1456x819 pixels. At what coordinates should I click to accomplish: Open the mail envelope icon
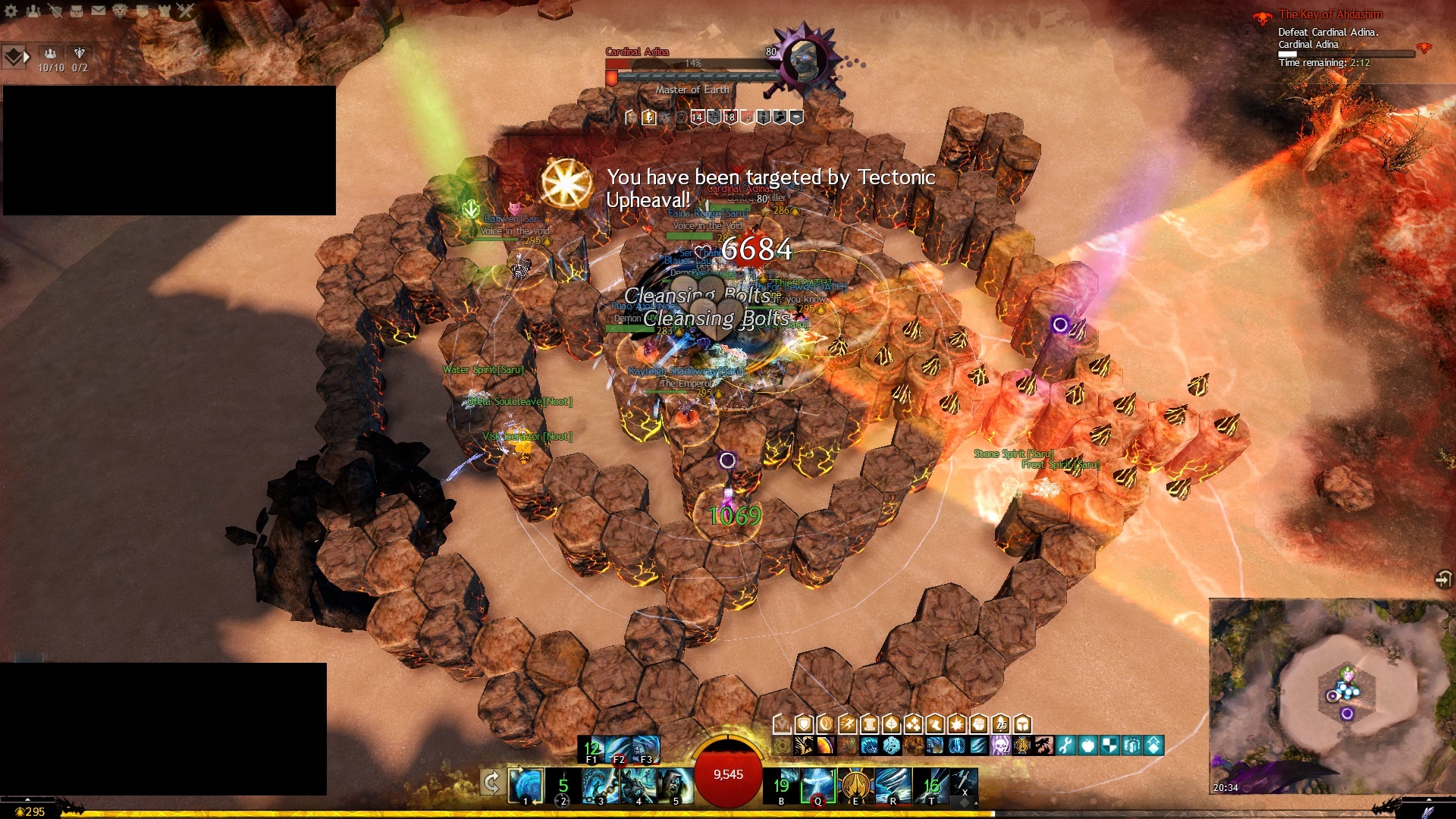(99, 11)
